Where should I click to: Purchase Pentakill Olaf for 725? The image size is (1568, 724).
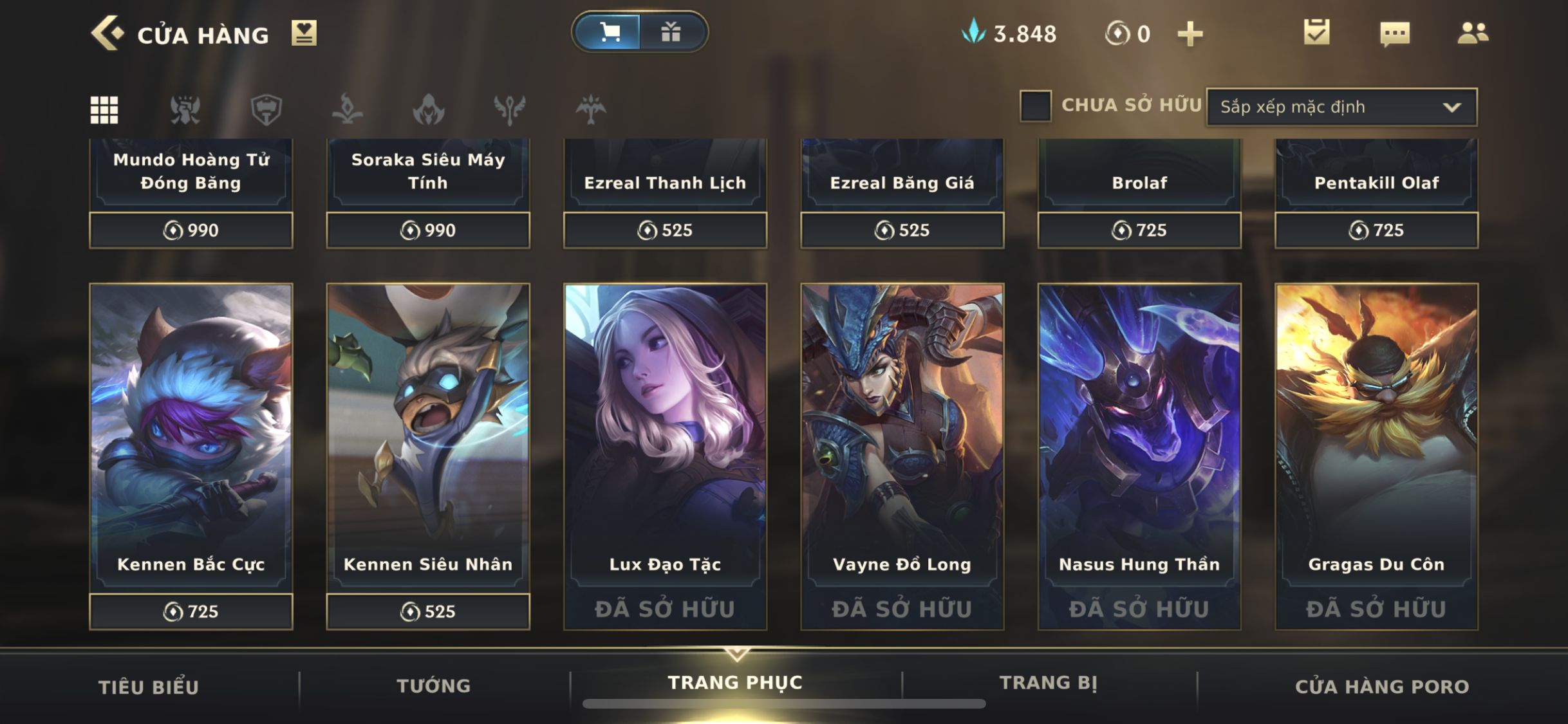(1377, 230)
